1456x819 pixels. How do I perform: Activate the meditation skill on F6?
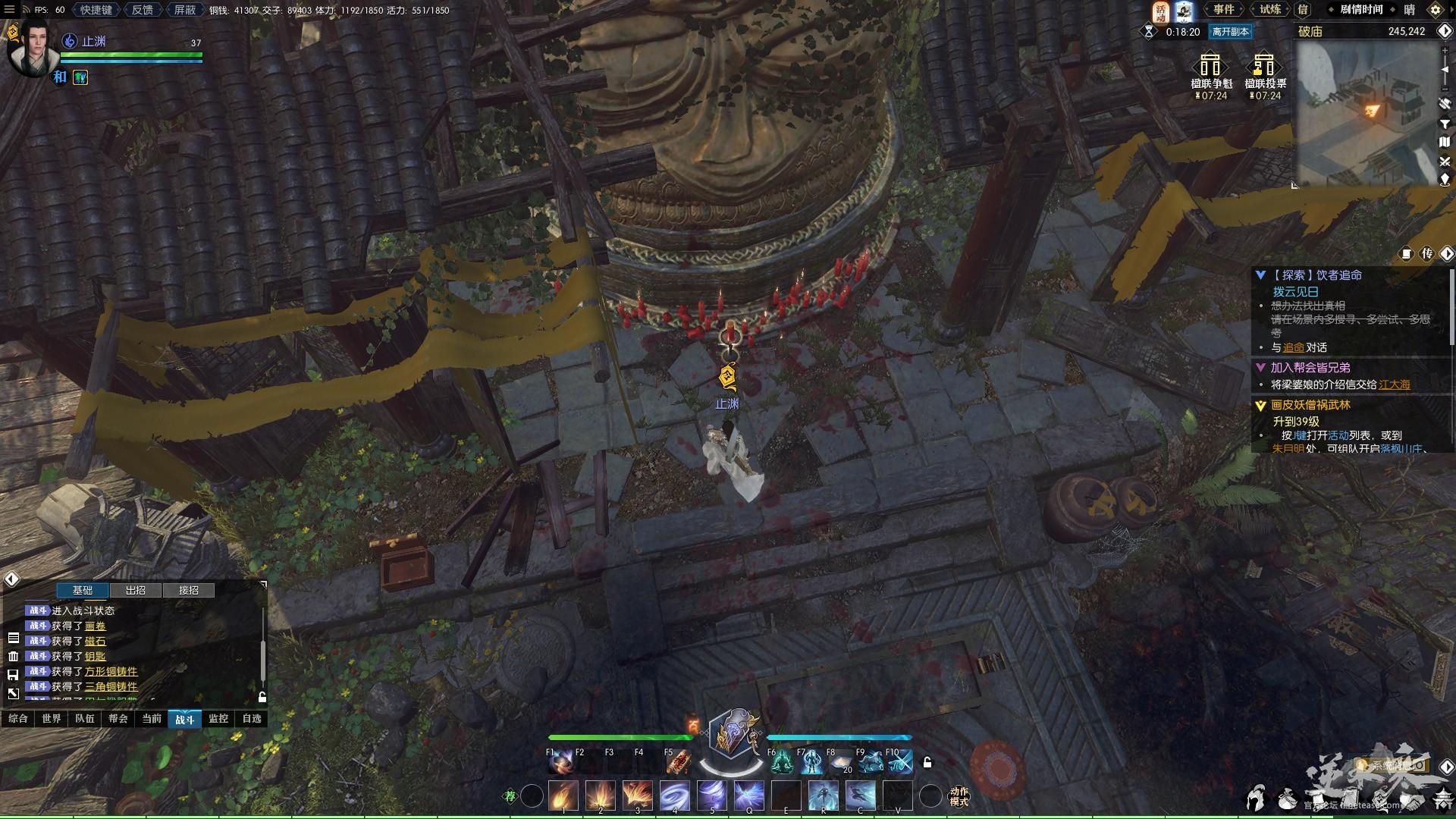pos(782,762)
